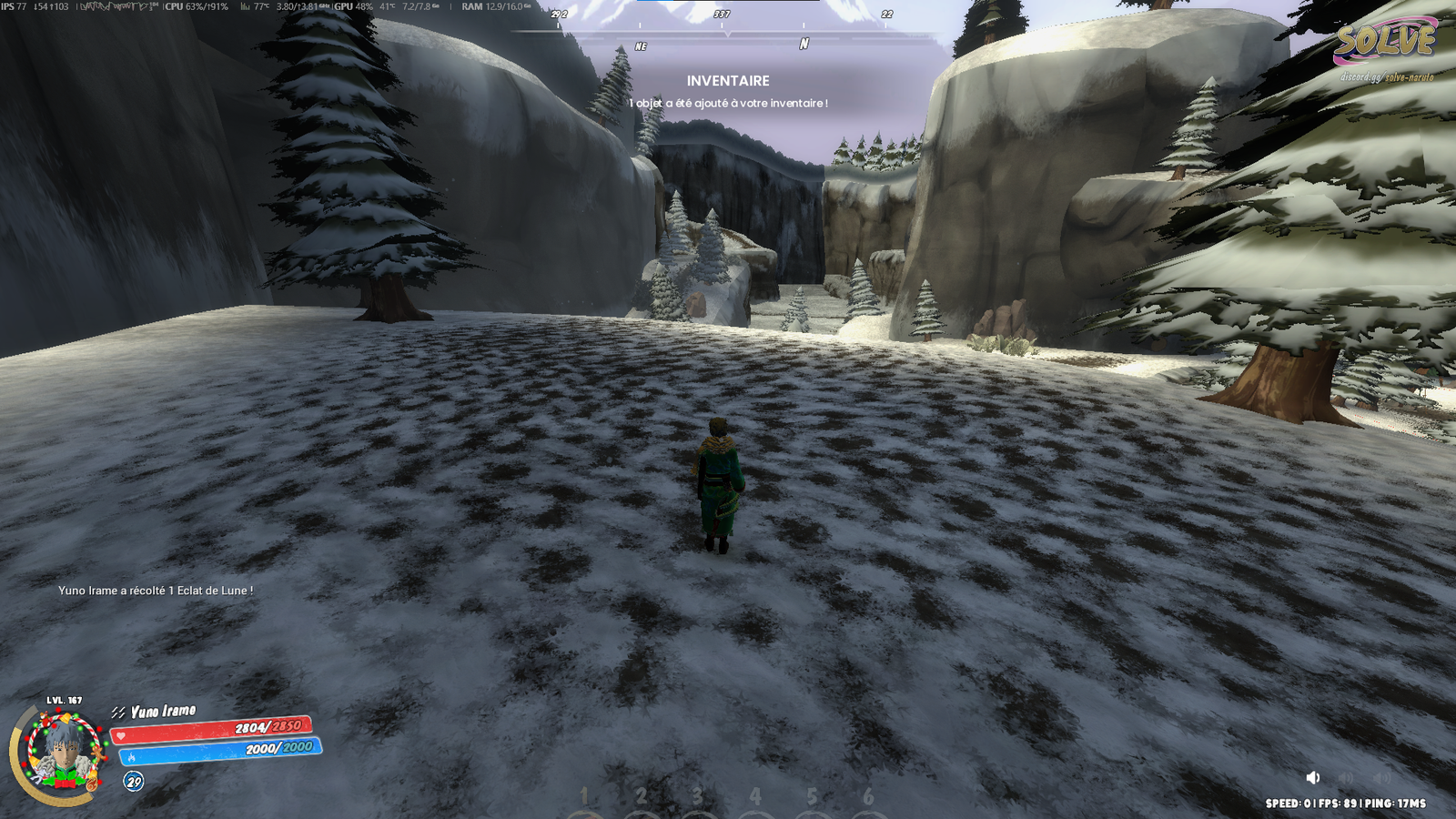The width and height of the screenshot is (1456, 819).
Task: Click the SOLVE logo
Action: [x=1384, y=42]
